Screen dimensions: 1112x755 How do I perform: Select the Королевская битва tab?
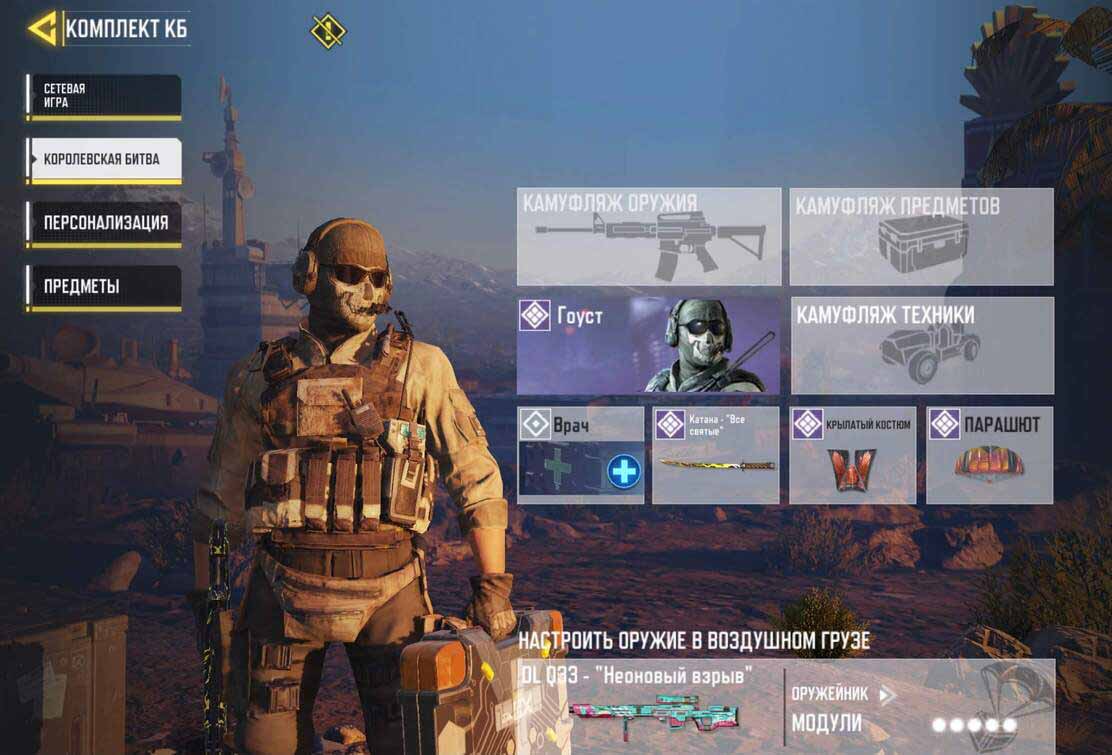coord(104,160)
